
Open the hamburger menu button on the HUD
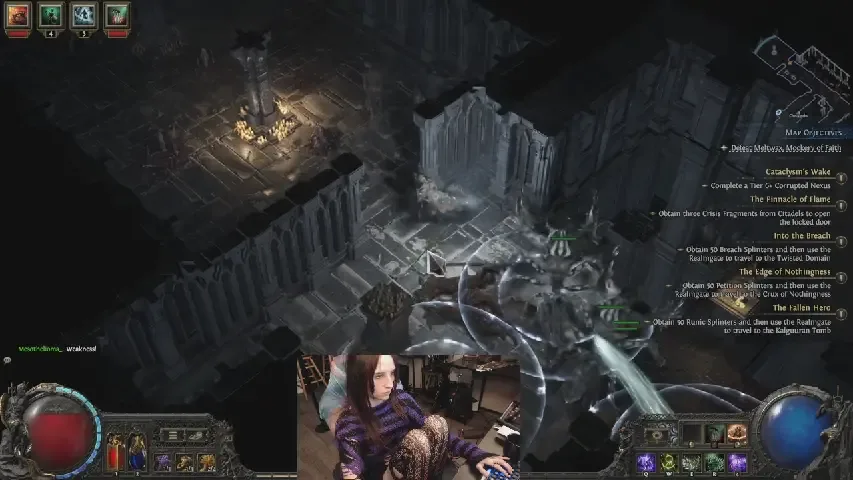[172, 435]
